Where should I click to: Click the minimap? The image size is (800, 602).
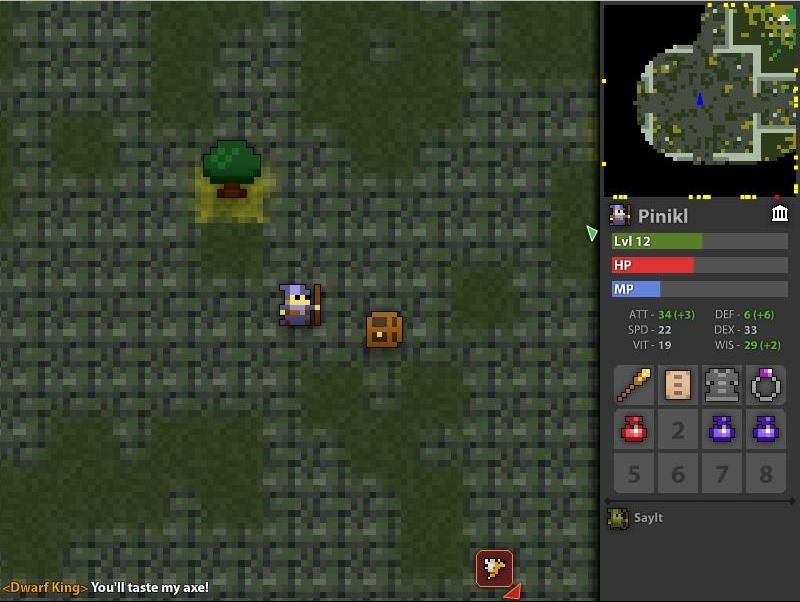700,98
